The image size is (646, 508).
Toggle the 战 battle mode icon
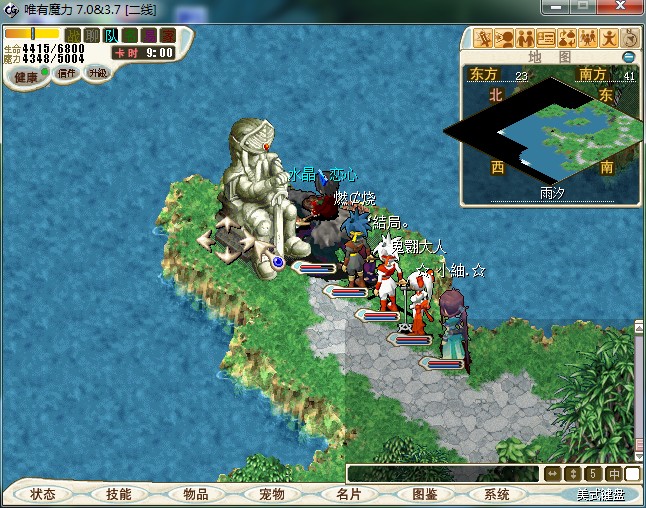tap(73, 36)
